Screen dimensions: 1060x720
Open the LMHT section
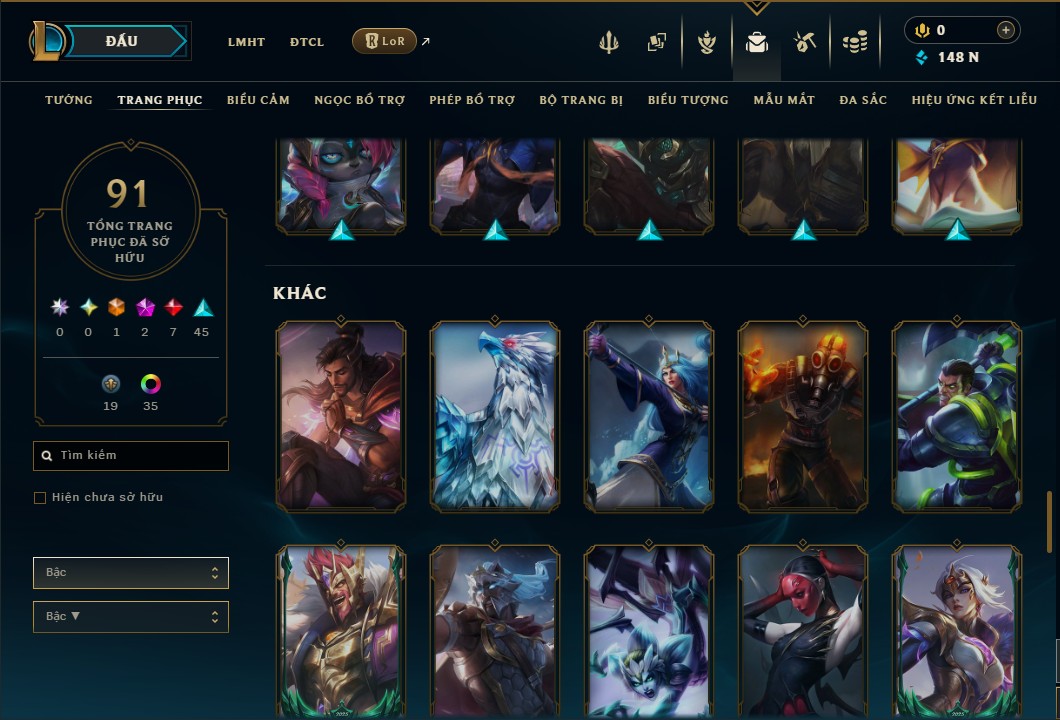pyautogui.click(x=246, y=42)
